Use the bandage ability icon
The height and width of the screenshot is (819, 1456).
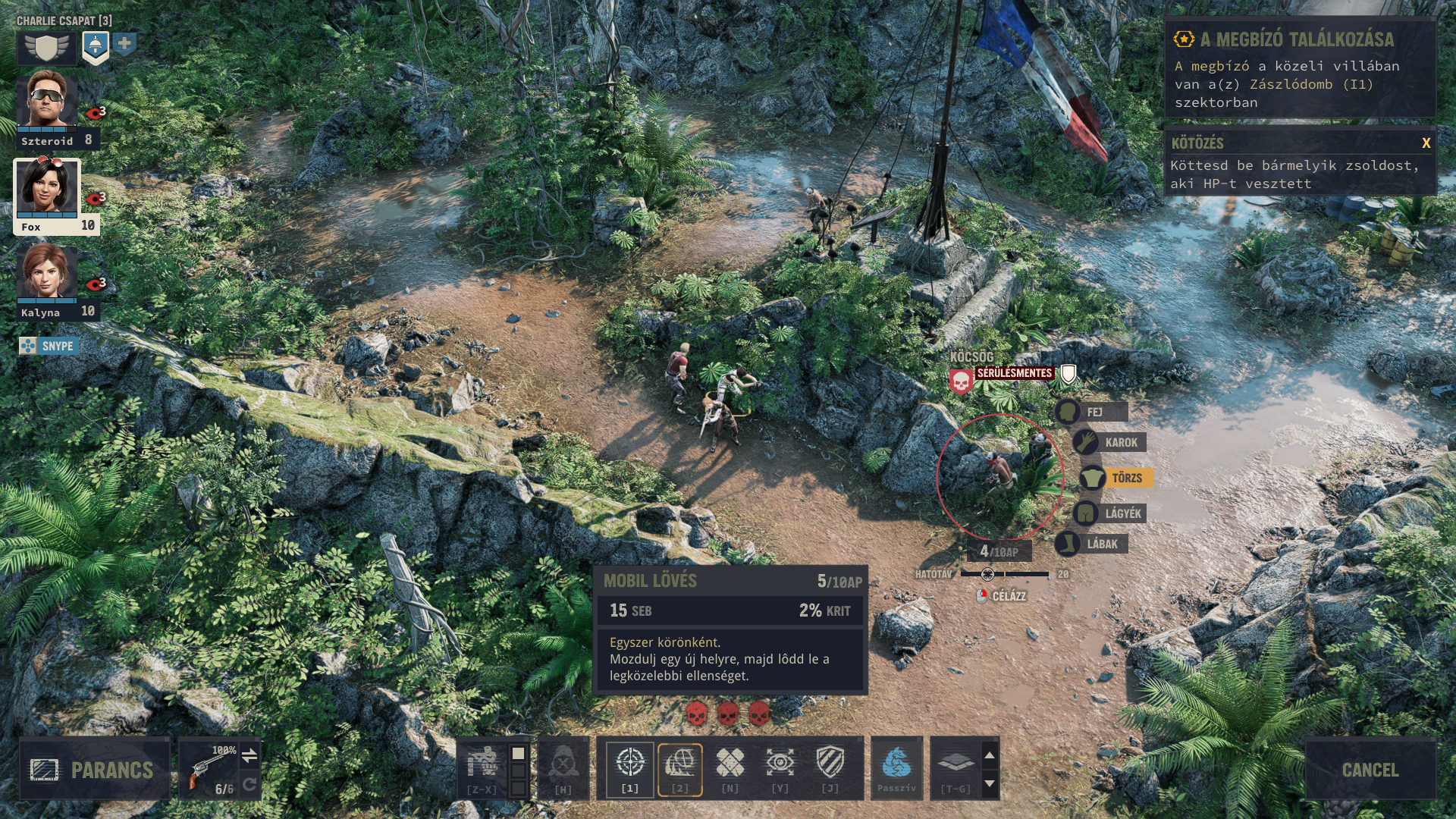click(730, 764)
